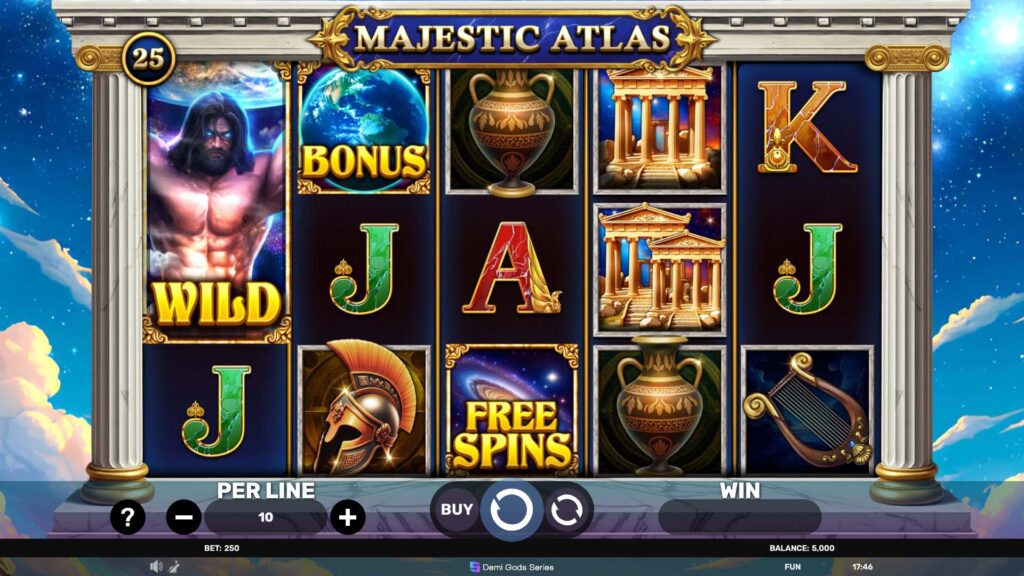Open the BUY feature option

(456, 509)
